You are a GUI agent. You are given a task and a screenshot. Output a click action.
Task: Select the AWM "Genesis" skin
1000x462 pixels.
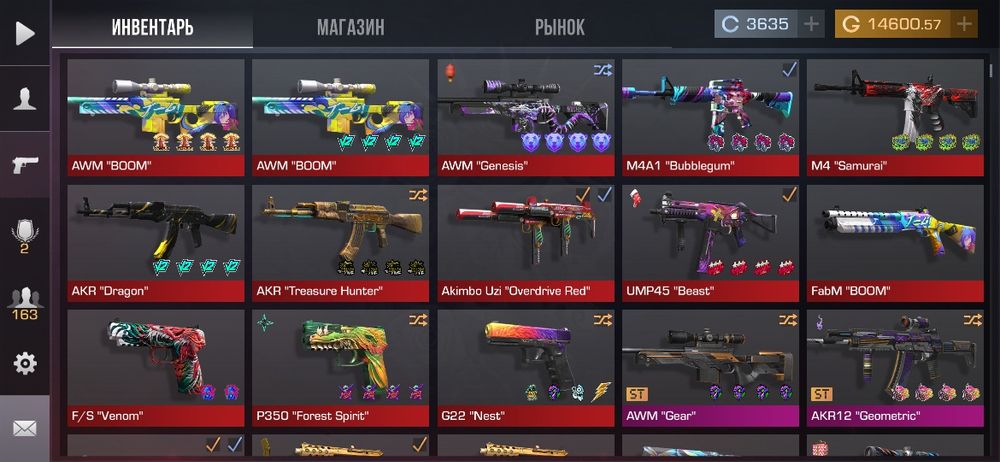526,116
